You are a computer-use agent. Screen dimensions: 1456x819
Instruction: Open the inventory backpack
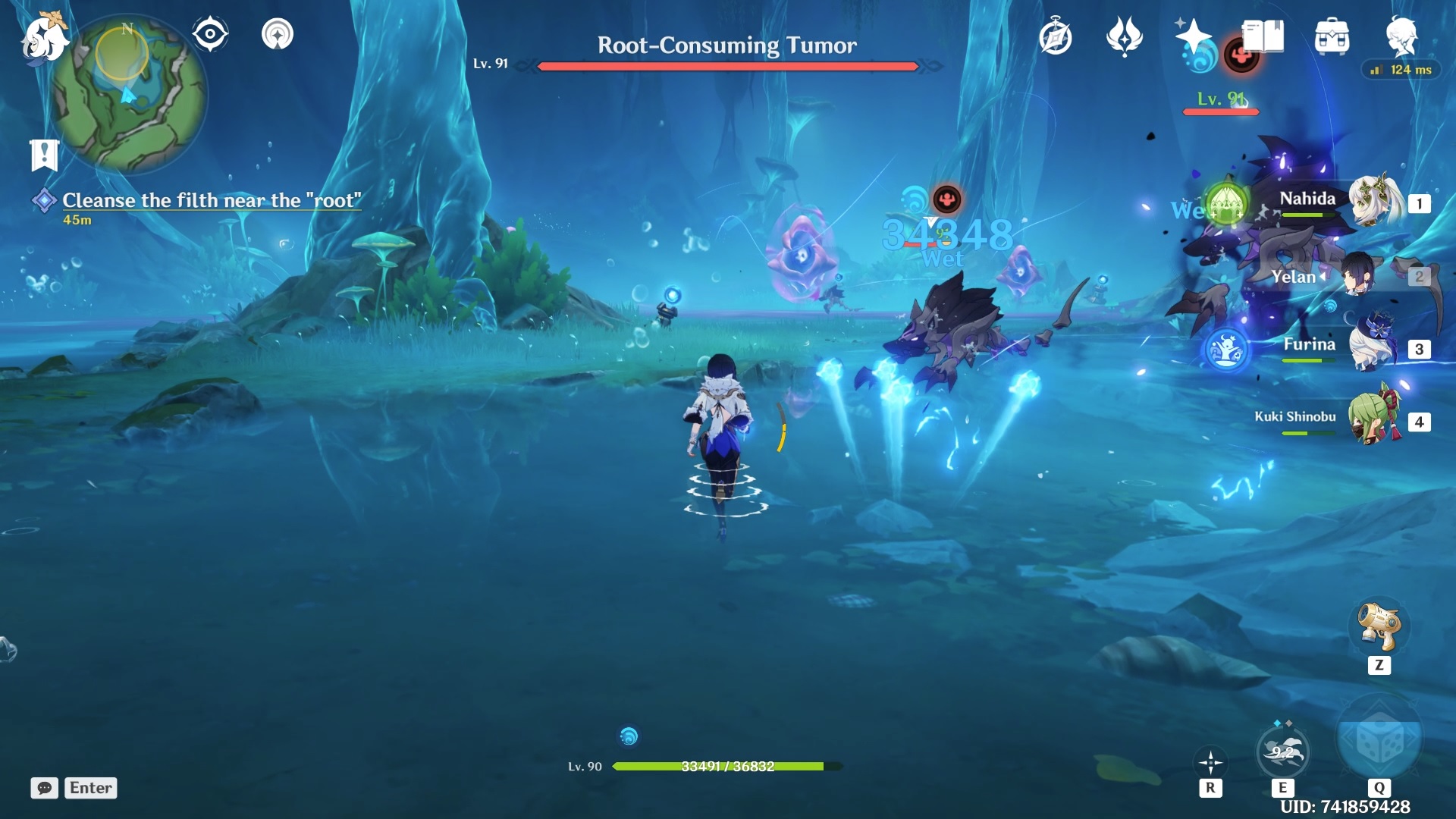1332,36
